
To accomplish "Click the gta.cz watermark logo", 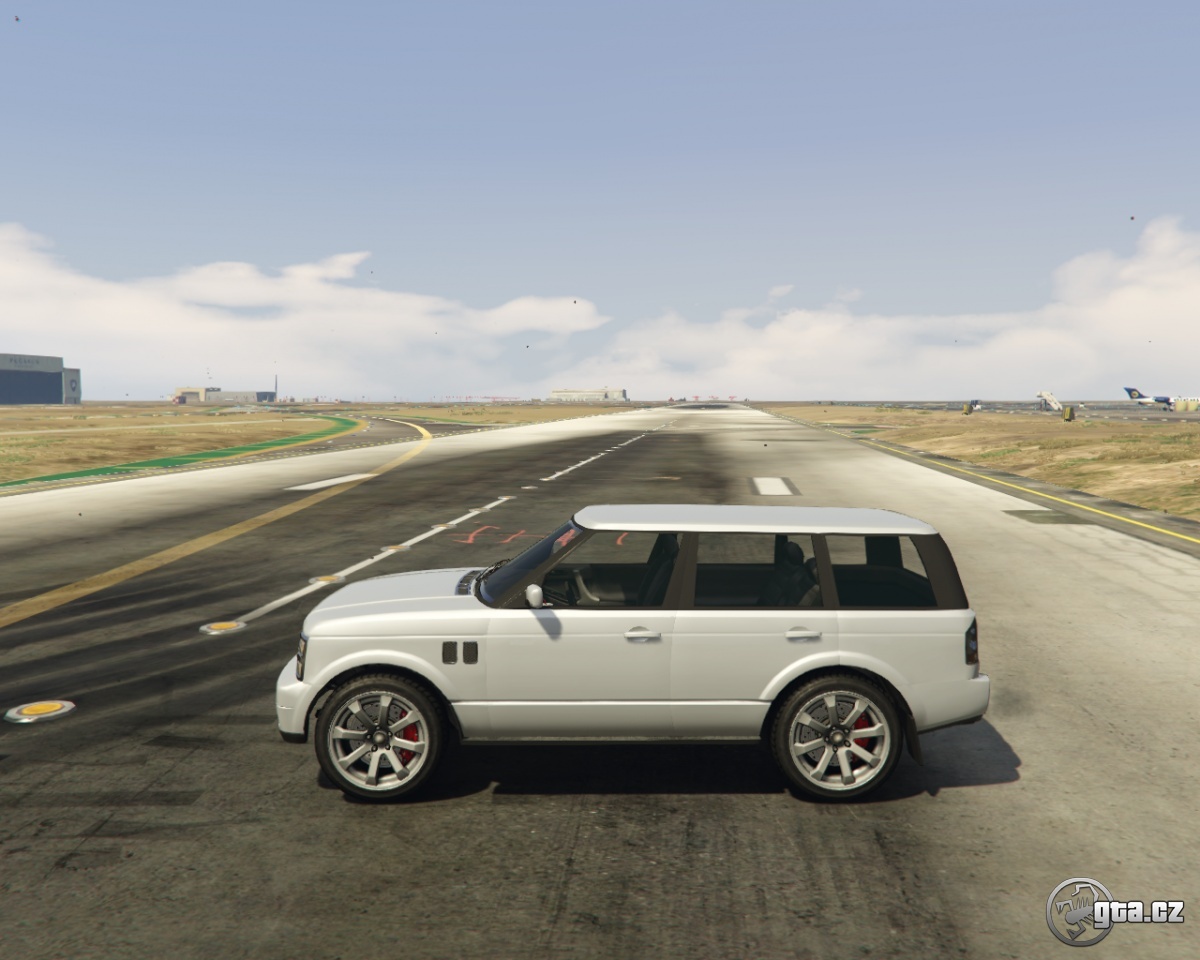I will point(1113,911).
